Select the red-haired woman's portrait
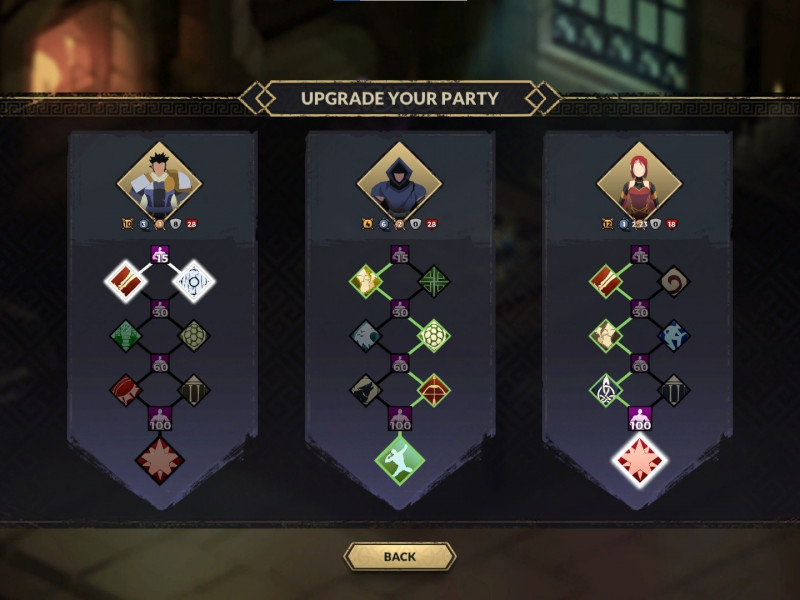The width and height of the screenshot is (800, 600). point(639,182)
